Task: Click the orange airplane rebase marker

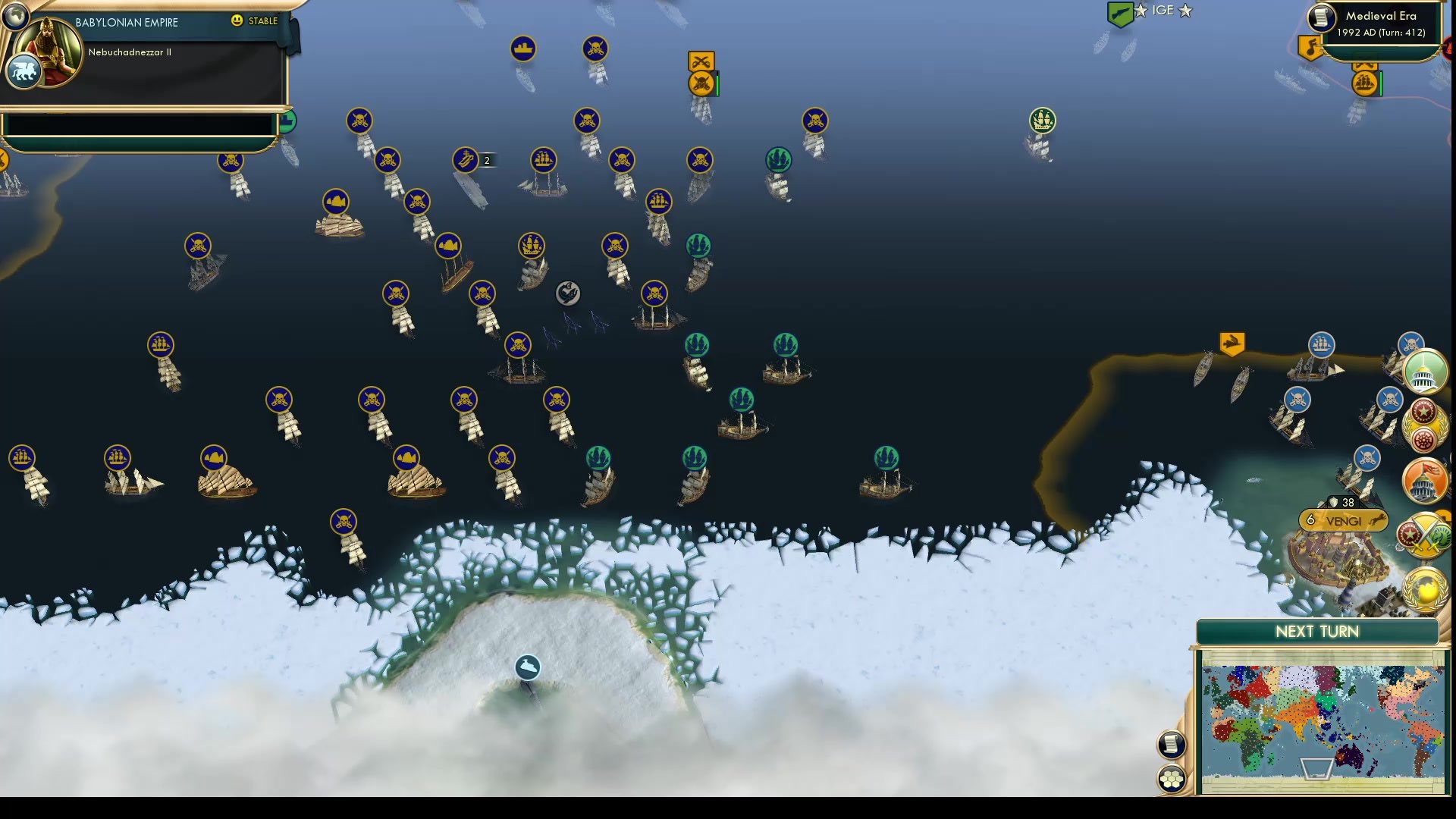Action: pyautogui.click(x=1230, y=343)
